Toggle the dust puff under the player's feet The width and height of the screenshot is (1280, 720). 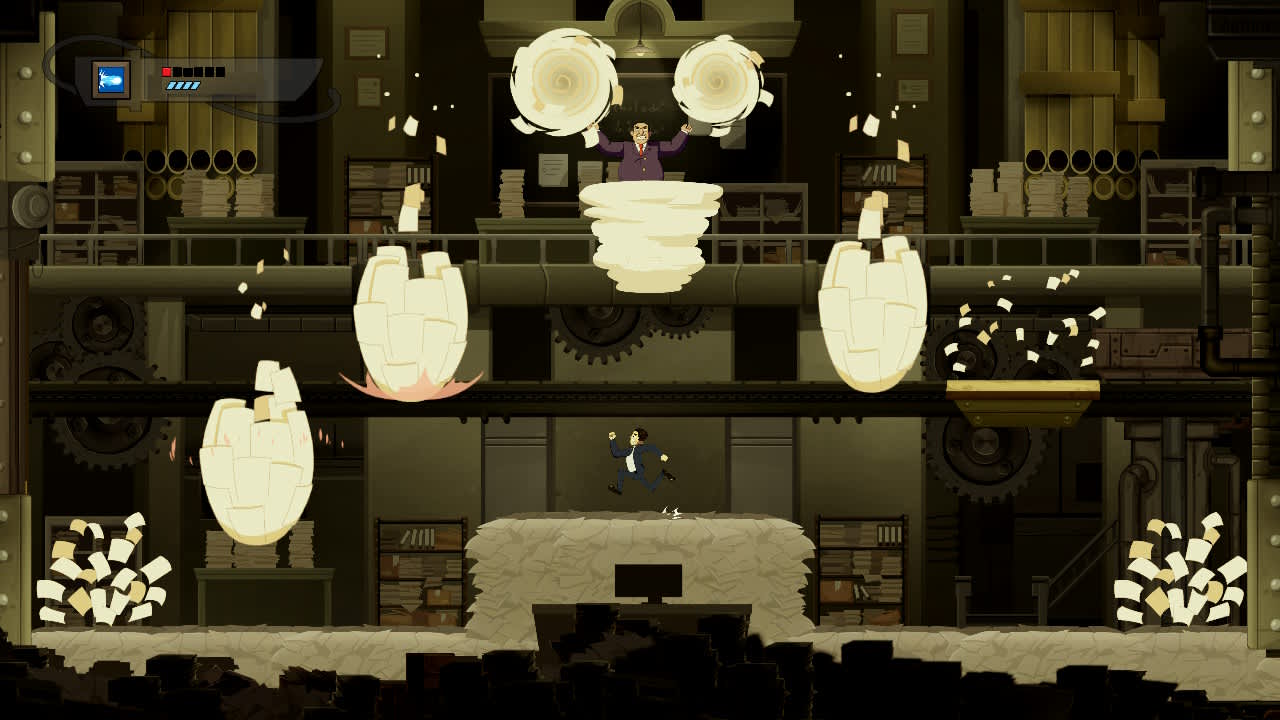tap(672, 510)
